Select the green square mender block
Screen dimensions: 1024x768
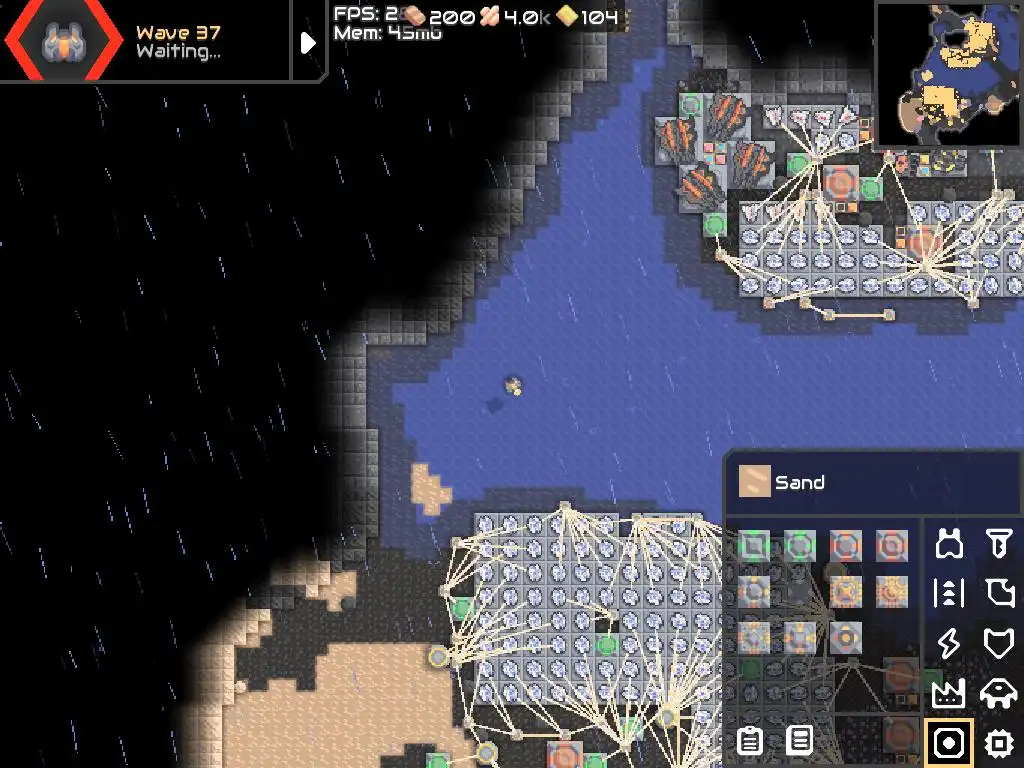pos(754,545)
